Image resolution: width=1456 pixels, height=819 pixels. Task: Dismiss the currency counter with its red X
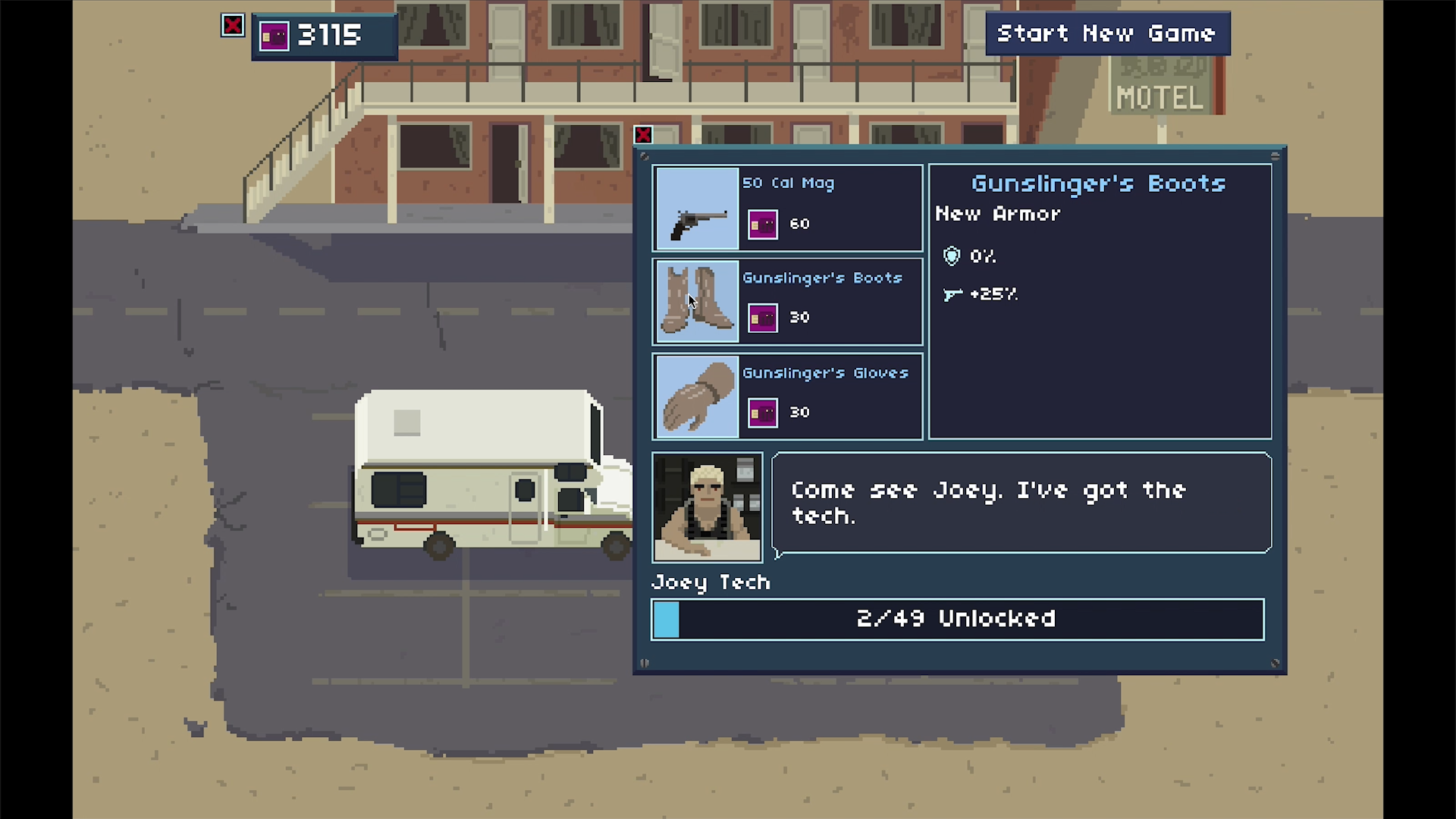(x=233, y=25)
